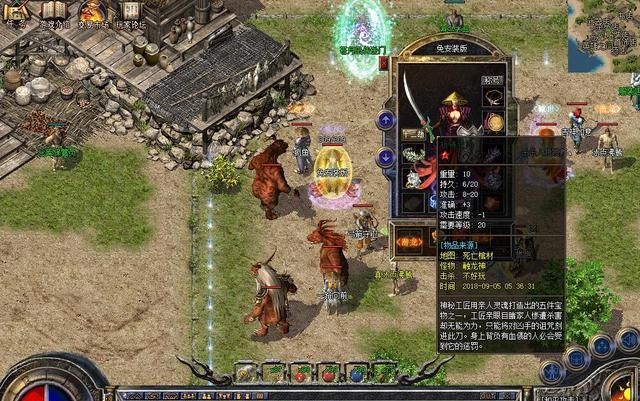Use the blue potion in quick belt

tap(354, 372)
